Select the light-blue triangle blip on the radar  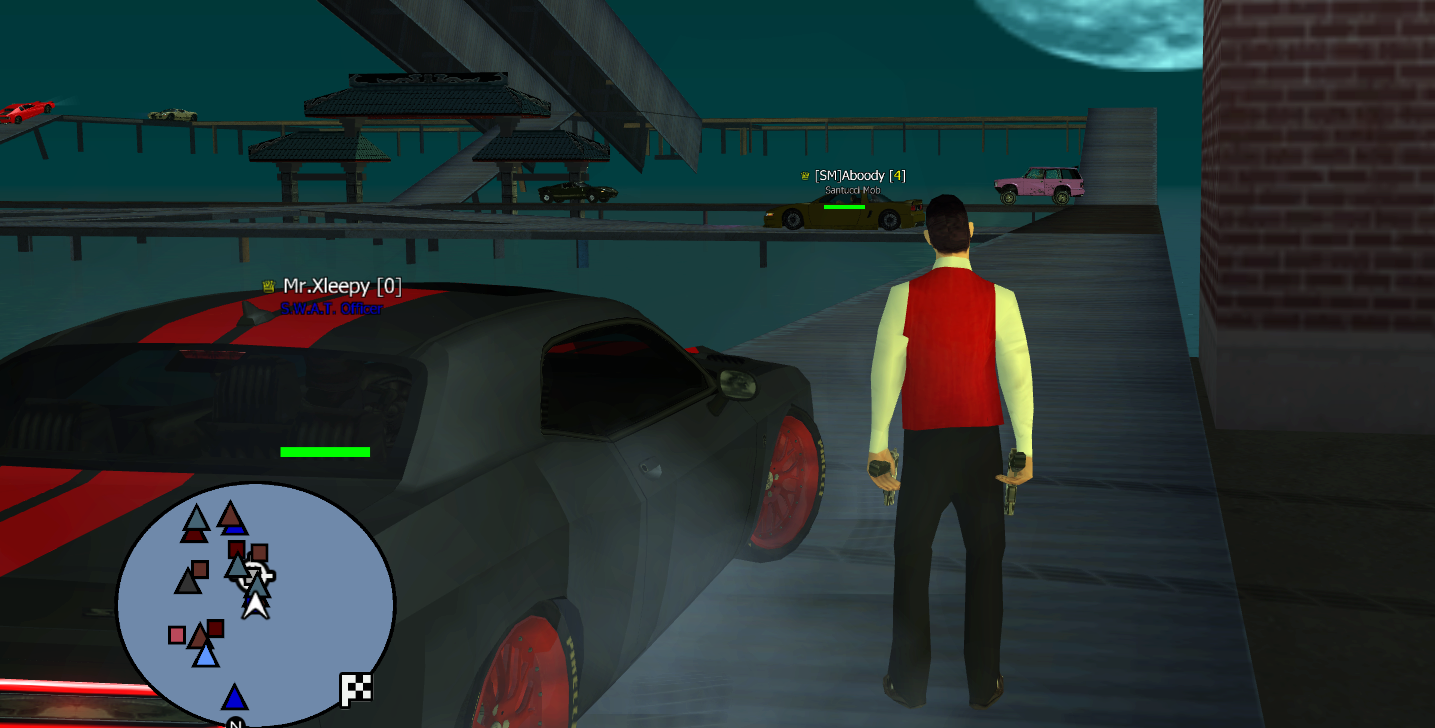point(204,657)
